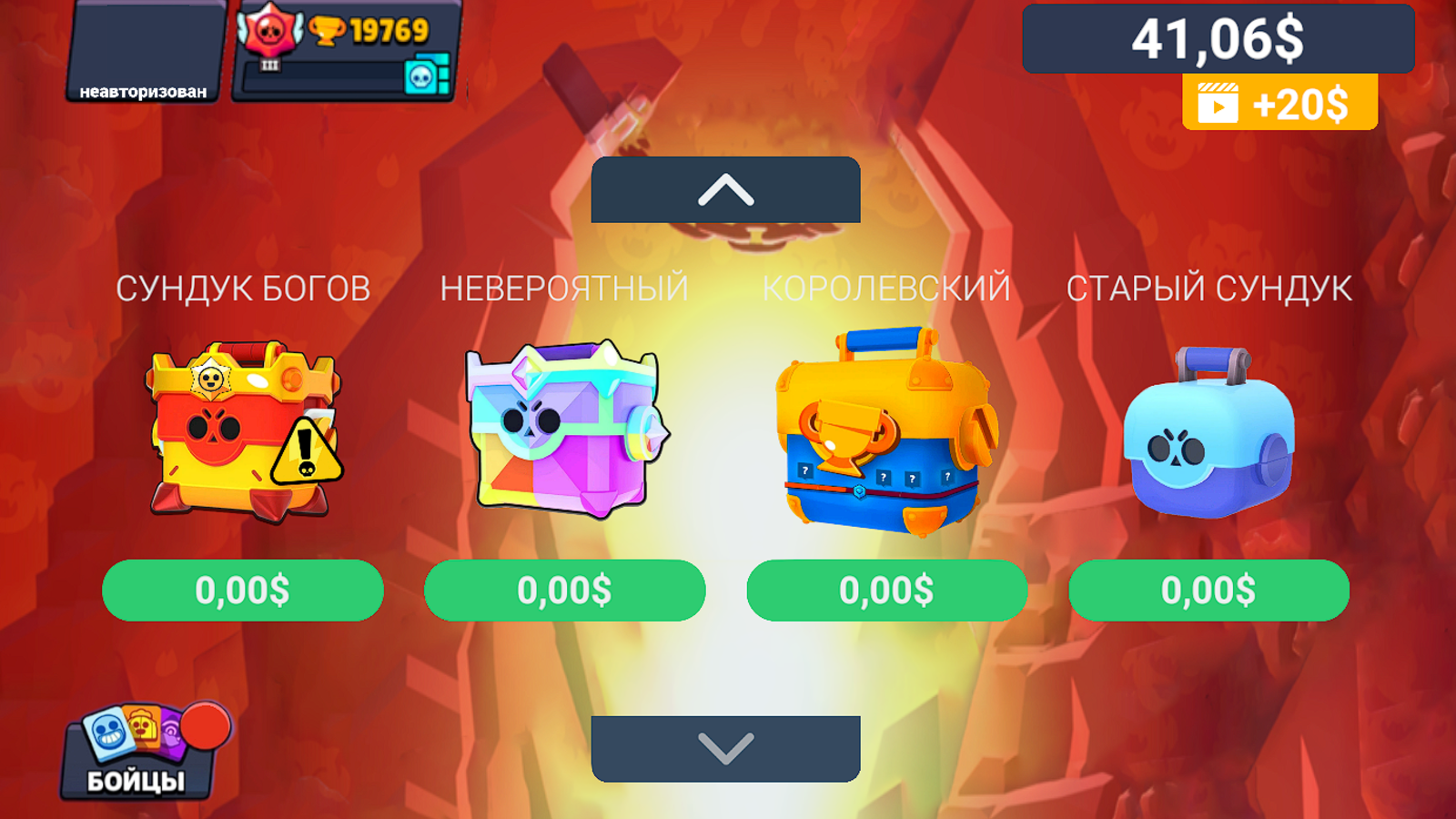Viewport: 1456px width, 819px height.
Task: Open the СТАРЫЙ СУНДУК blue box
Action: tap(1210, 441)
